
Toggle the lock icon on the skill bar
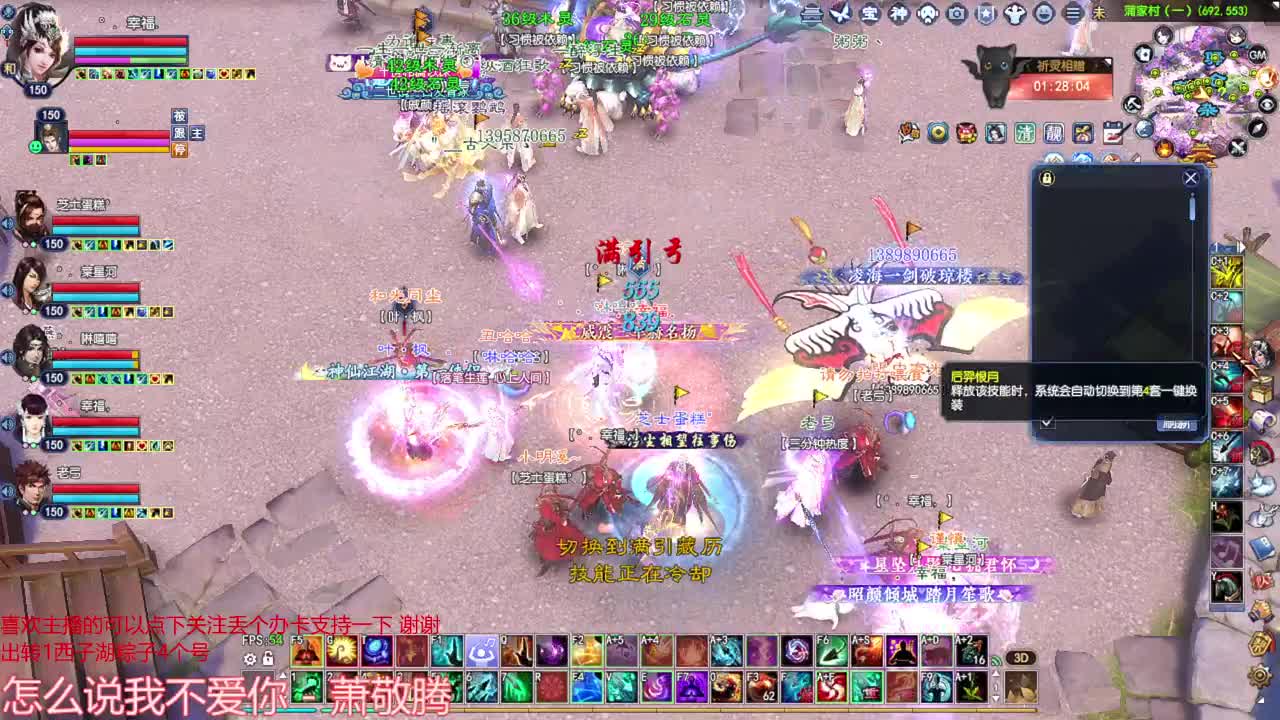(268, 658)
